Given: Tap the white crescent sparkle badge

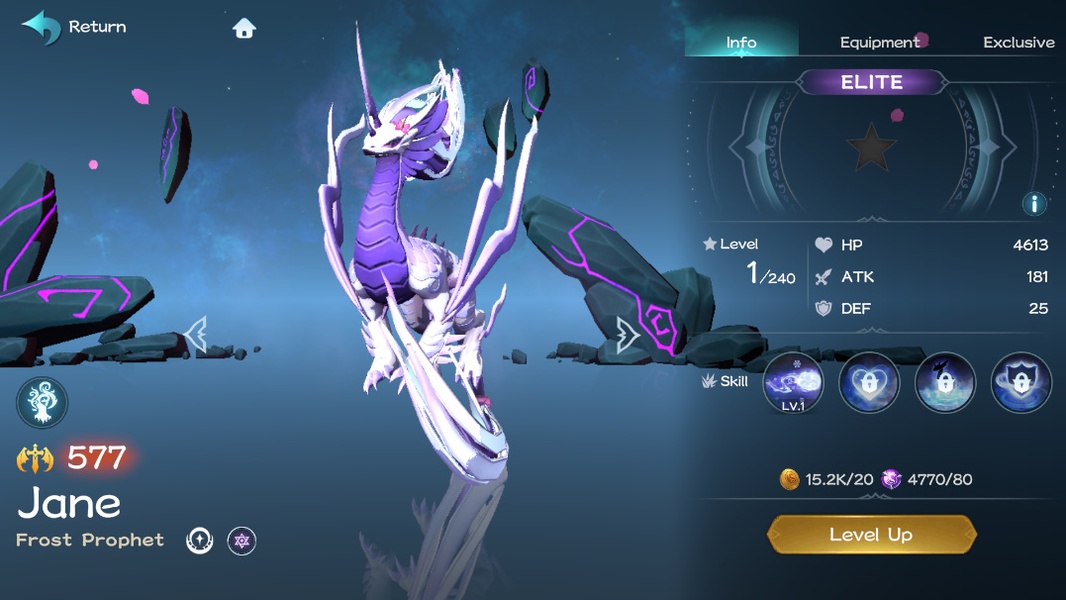Looking at the screenshot, I should 200,541.
